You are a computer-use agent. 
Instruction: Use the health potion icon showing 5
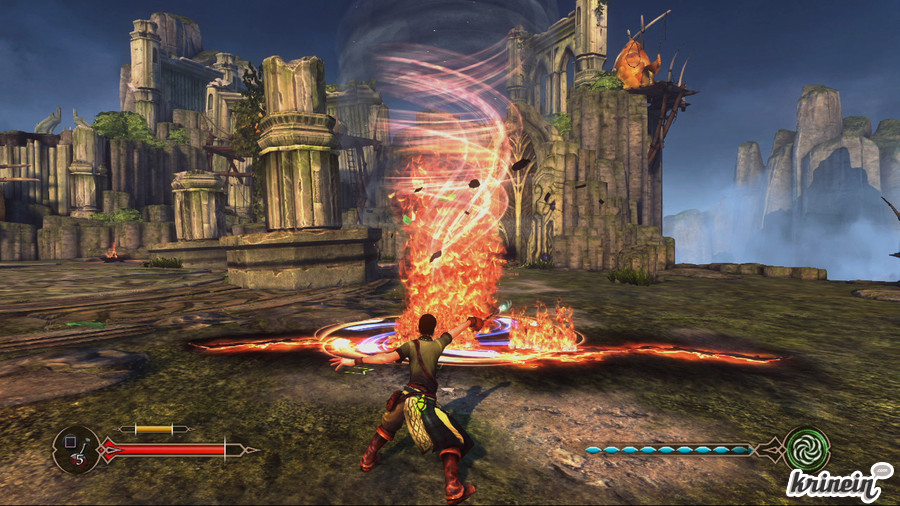[x=75, y=450]
